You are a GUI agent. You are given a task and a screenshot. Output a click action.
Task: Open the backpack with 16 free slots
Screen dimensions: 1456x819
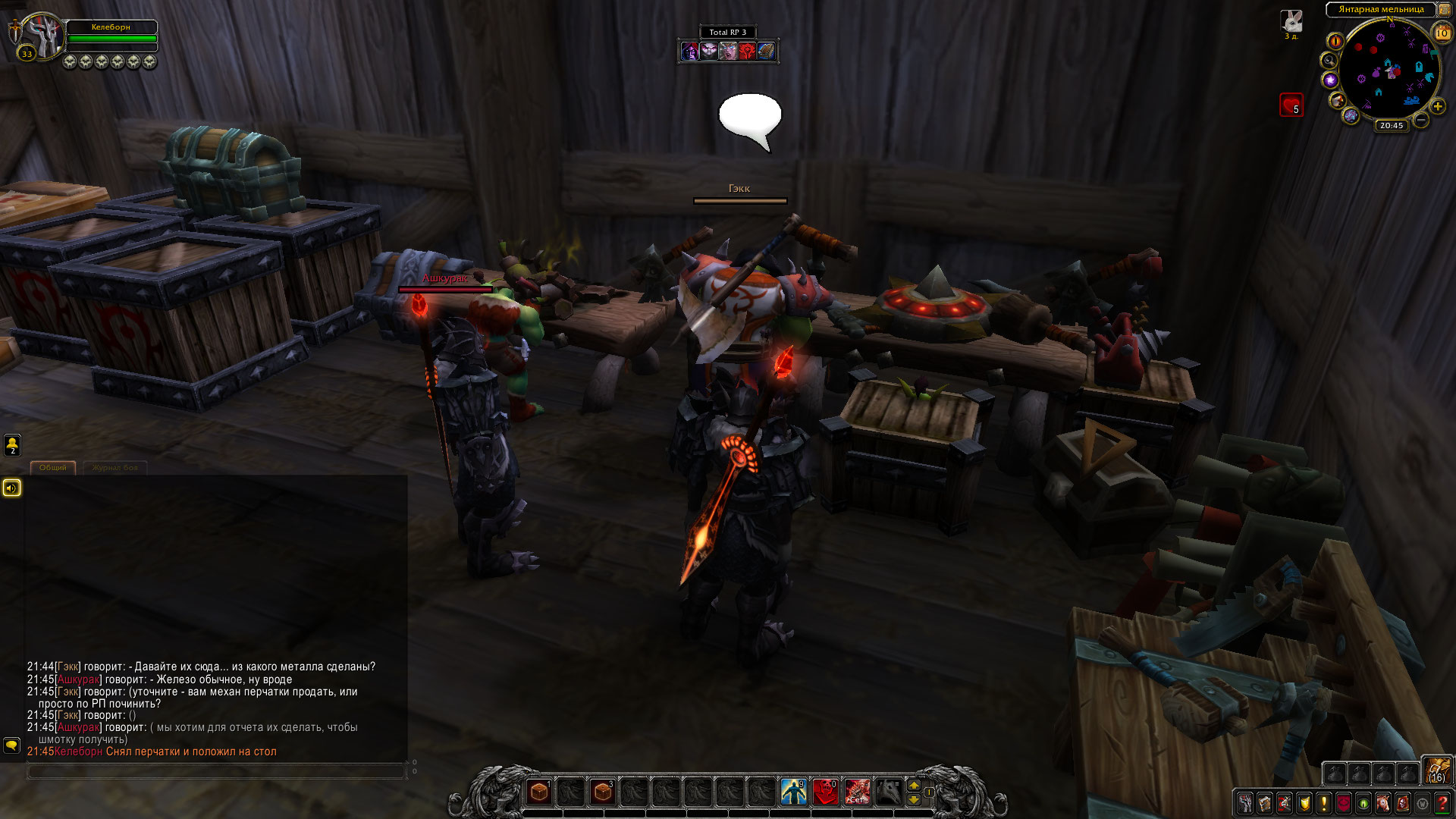pyautogui.click(x=1436, y=770)
